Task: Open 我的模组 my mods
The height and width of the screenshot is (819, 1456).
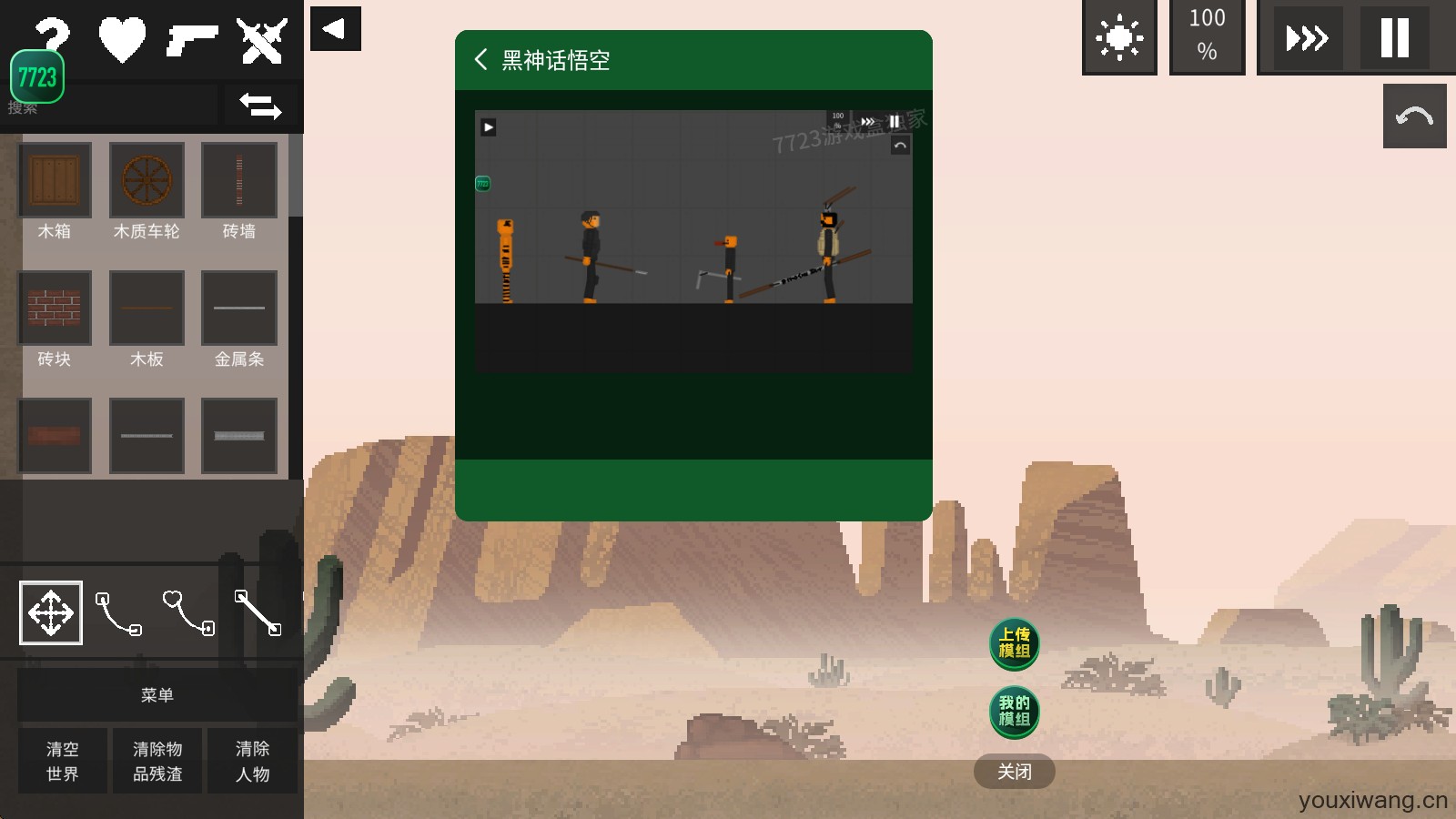Action: [1014, 712]
